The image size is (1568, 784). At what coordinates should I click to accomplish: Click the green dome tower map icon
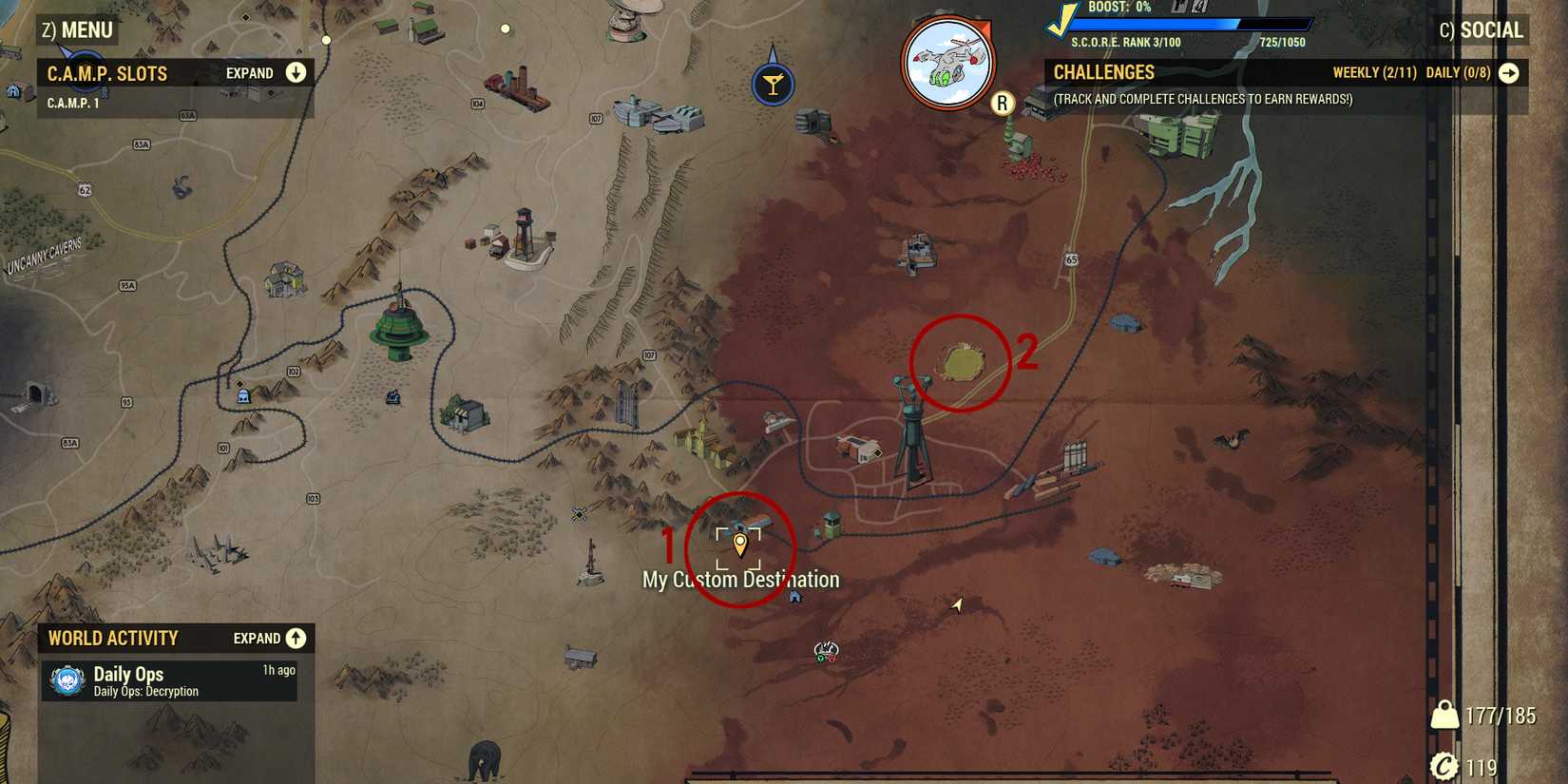click(399, 328)
